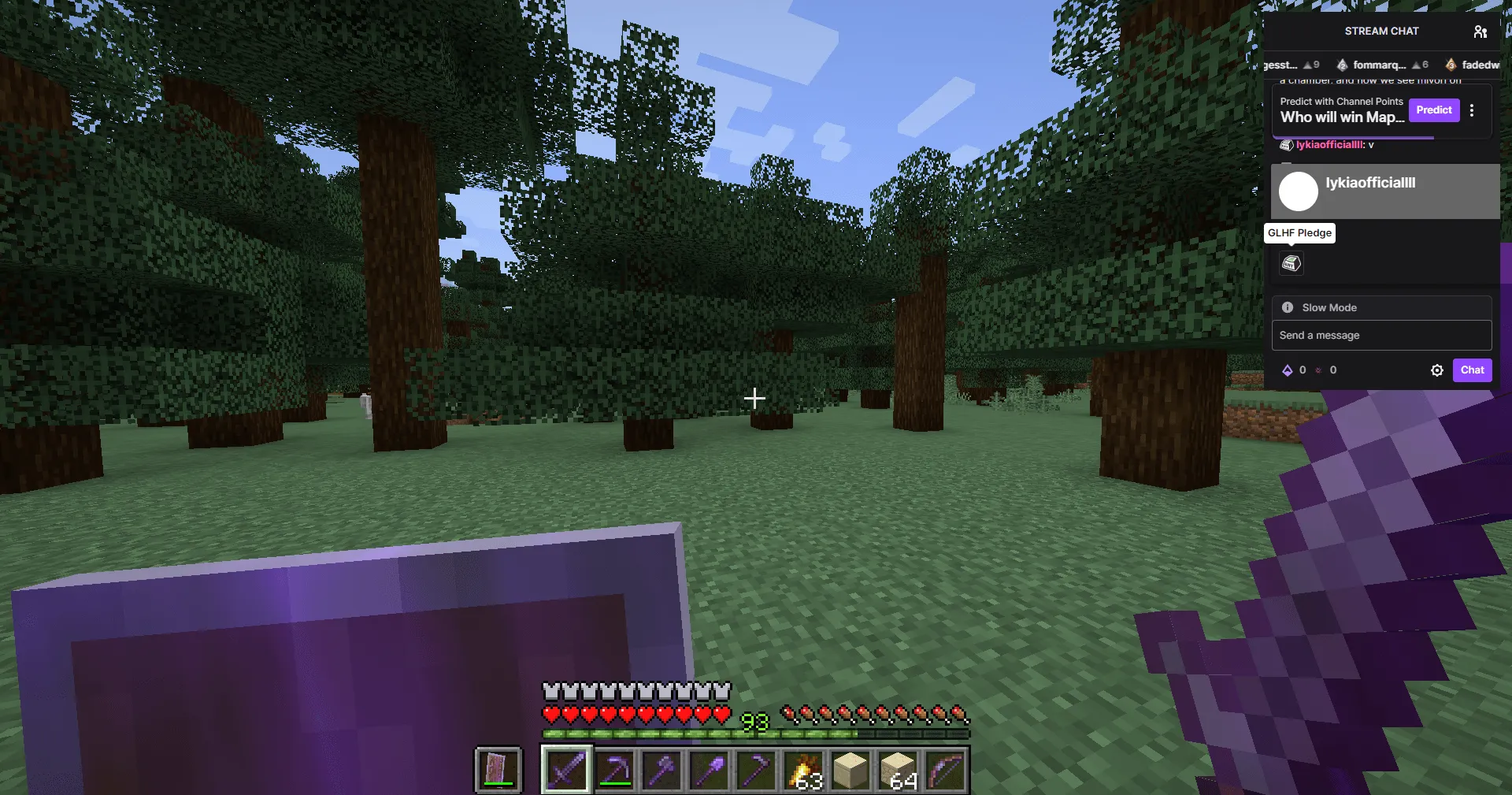
Task: Select the netherite shovel hotbar slot
Action: pos(708,770)
